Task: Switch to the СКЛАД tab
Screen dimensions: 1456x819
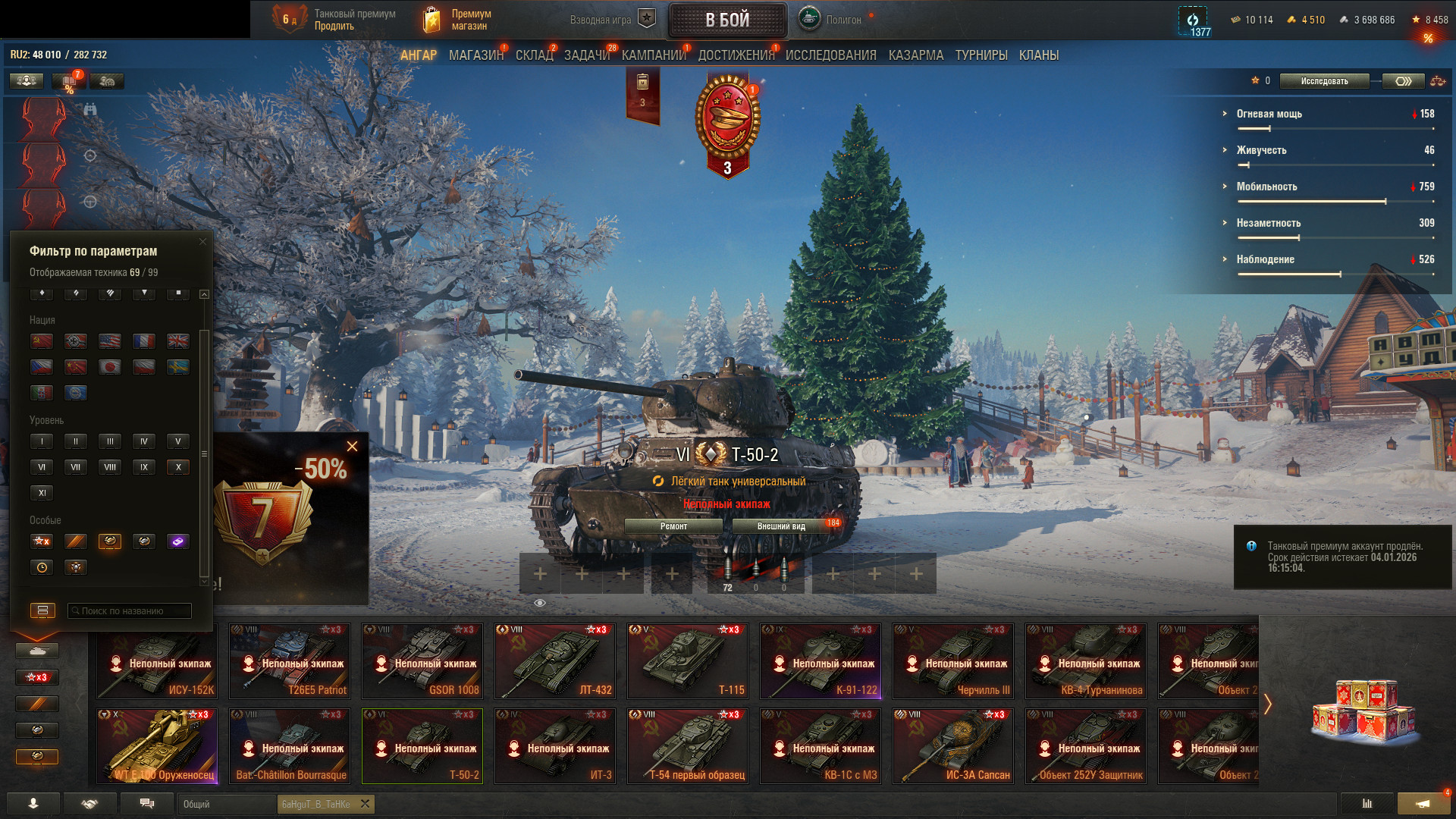Action: [x=534, y=55]
